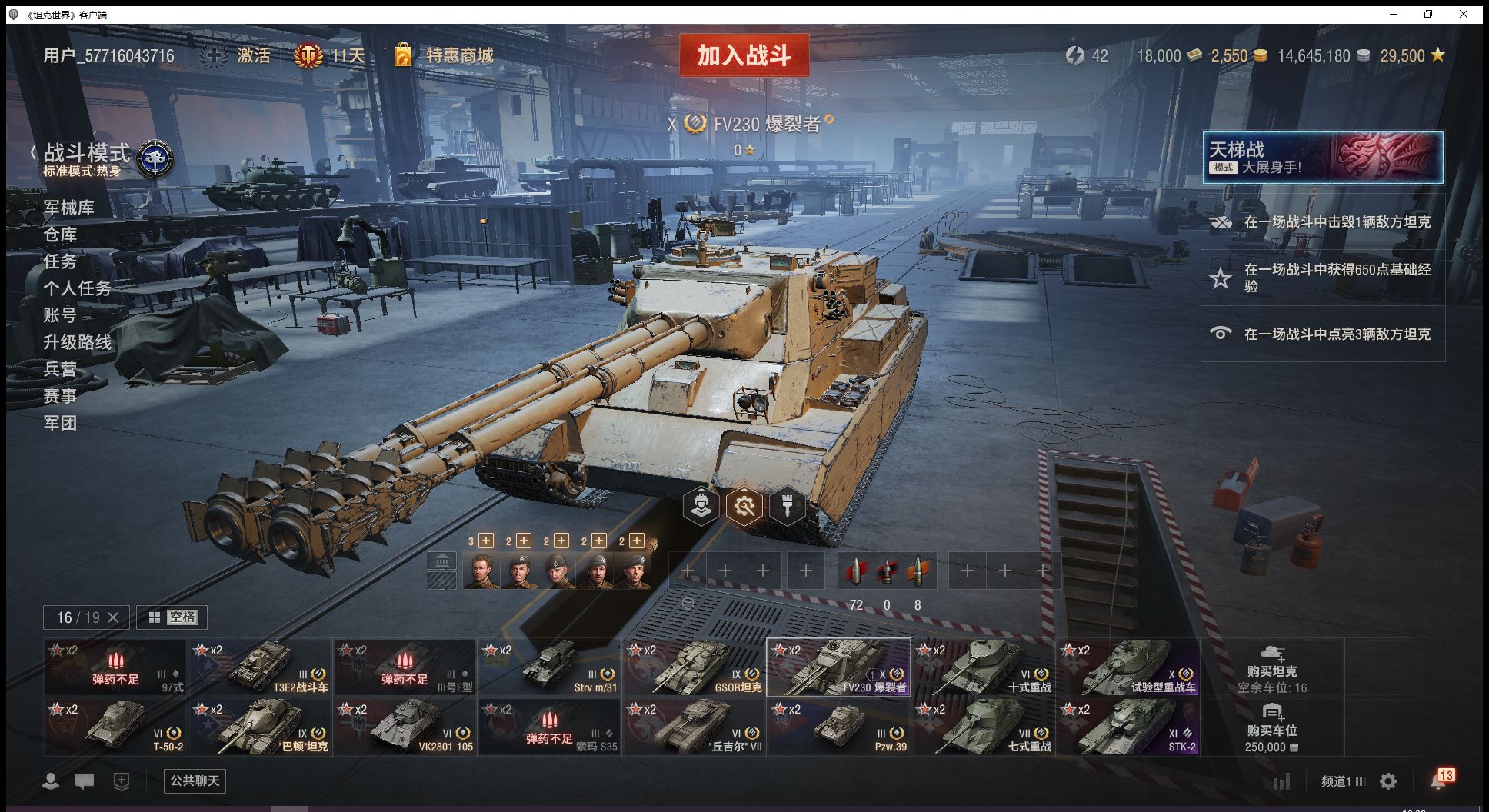Select the VK2801 105 tank card

405,727
